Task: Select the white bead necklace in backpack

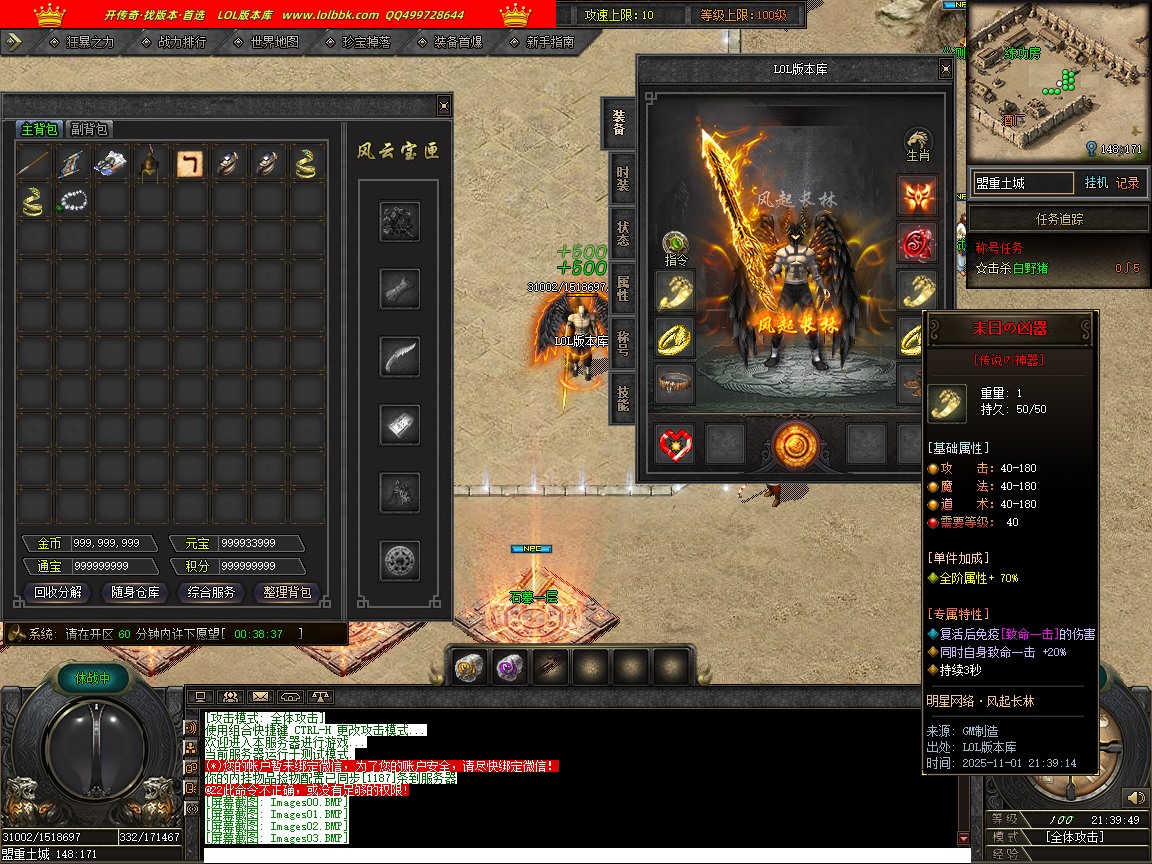Action: (73, 201)
